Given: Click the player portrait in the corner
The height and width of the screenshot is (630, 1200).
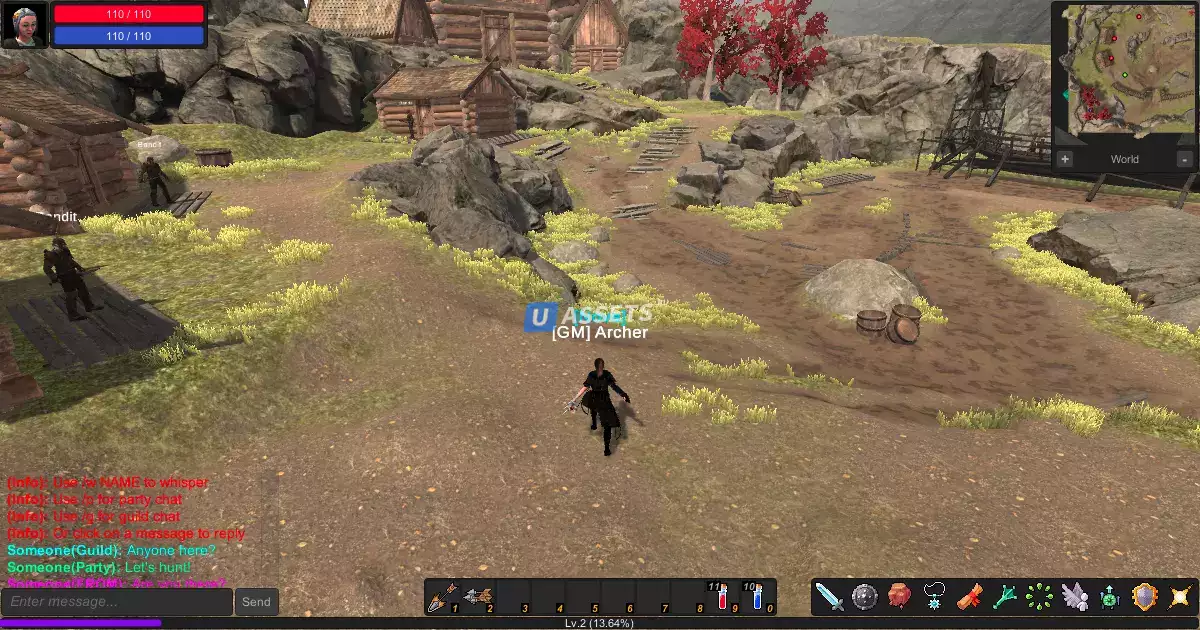Looking at the screenshot, I should pyautogui.click(x=24, y=24).
